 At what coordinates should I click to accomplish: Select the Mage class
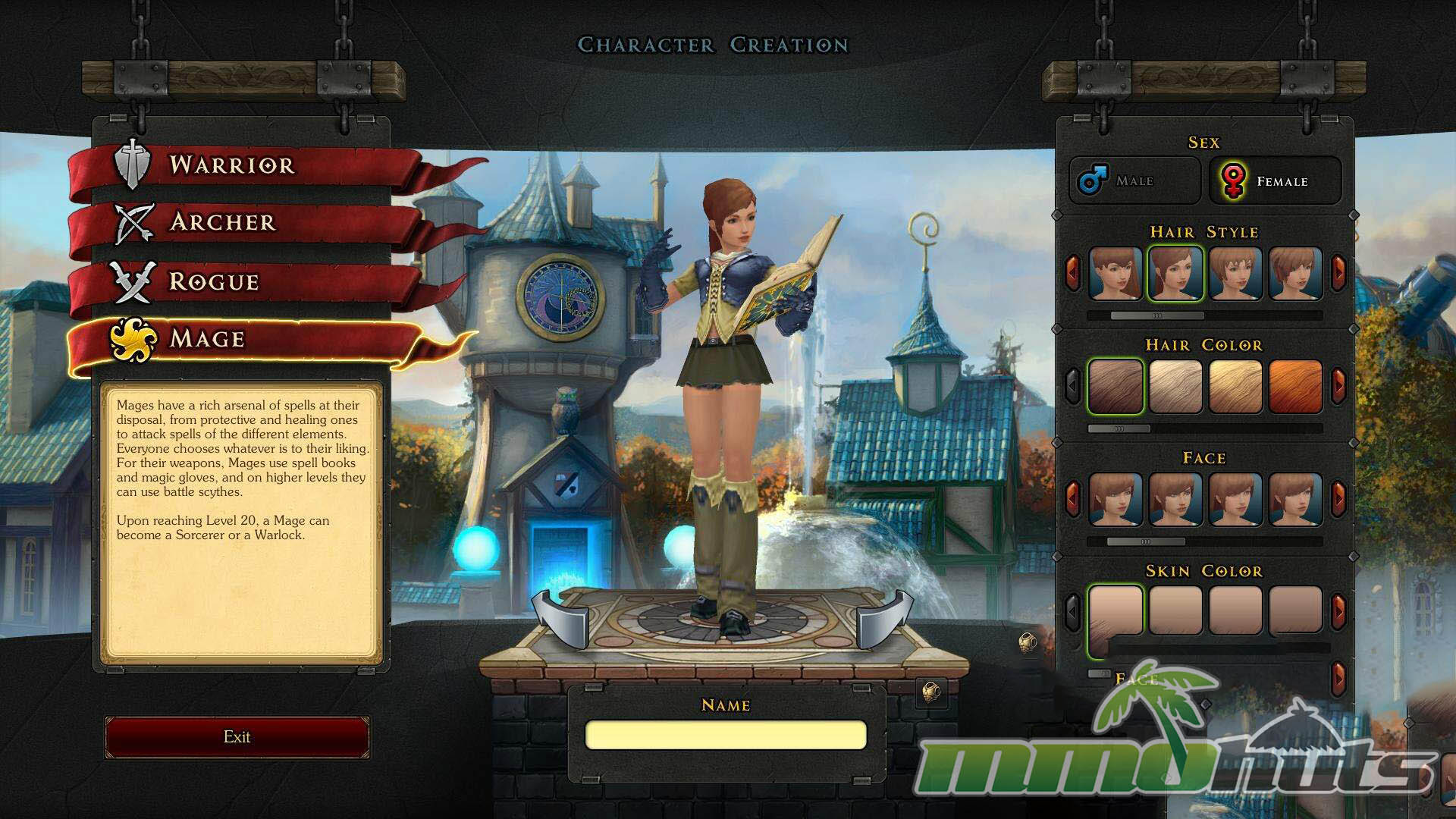pos(207,338)
